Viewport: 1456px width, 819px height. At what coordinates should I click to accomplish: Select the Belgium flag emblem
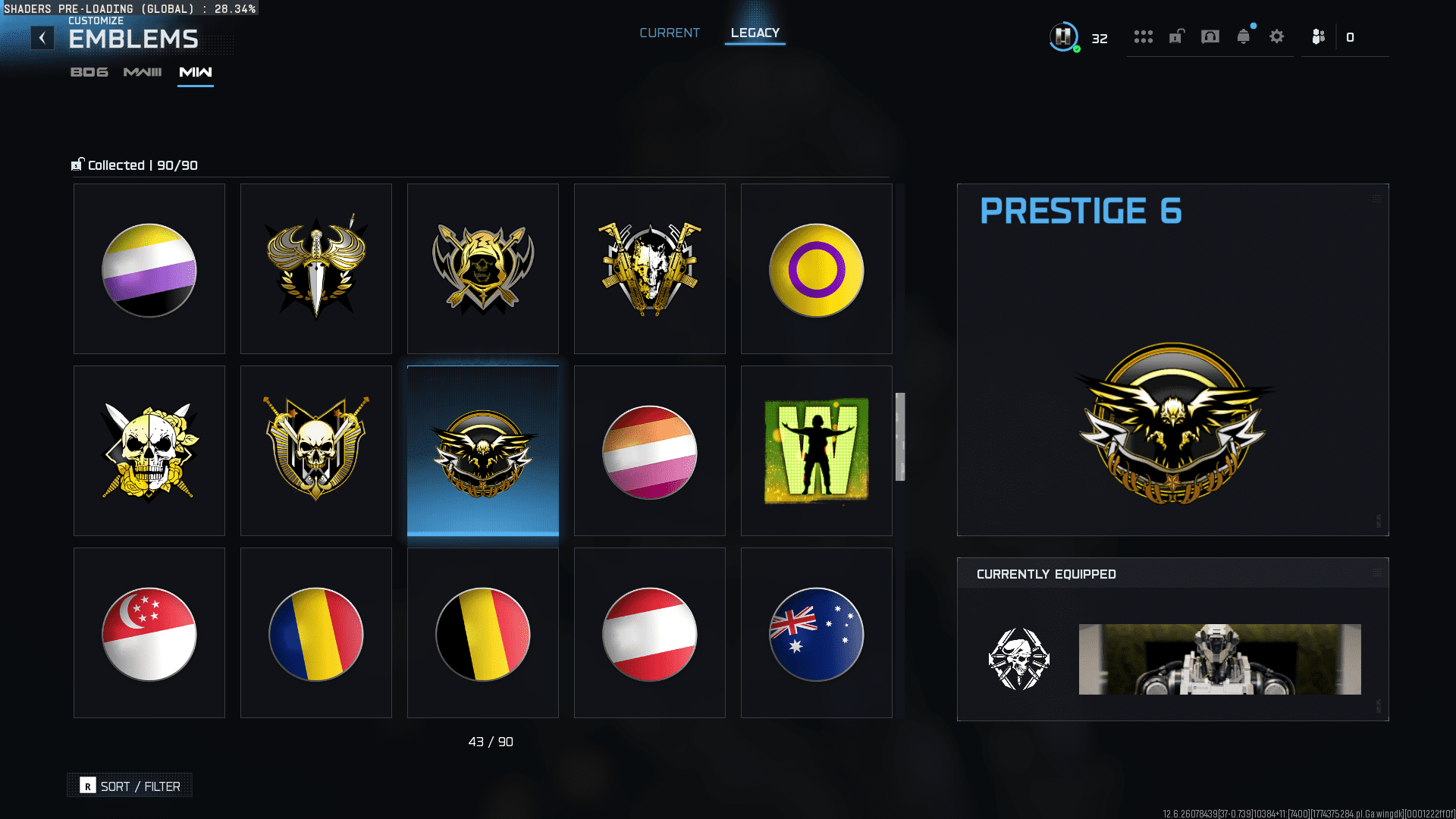click(x=483, y=633)
